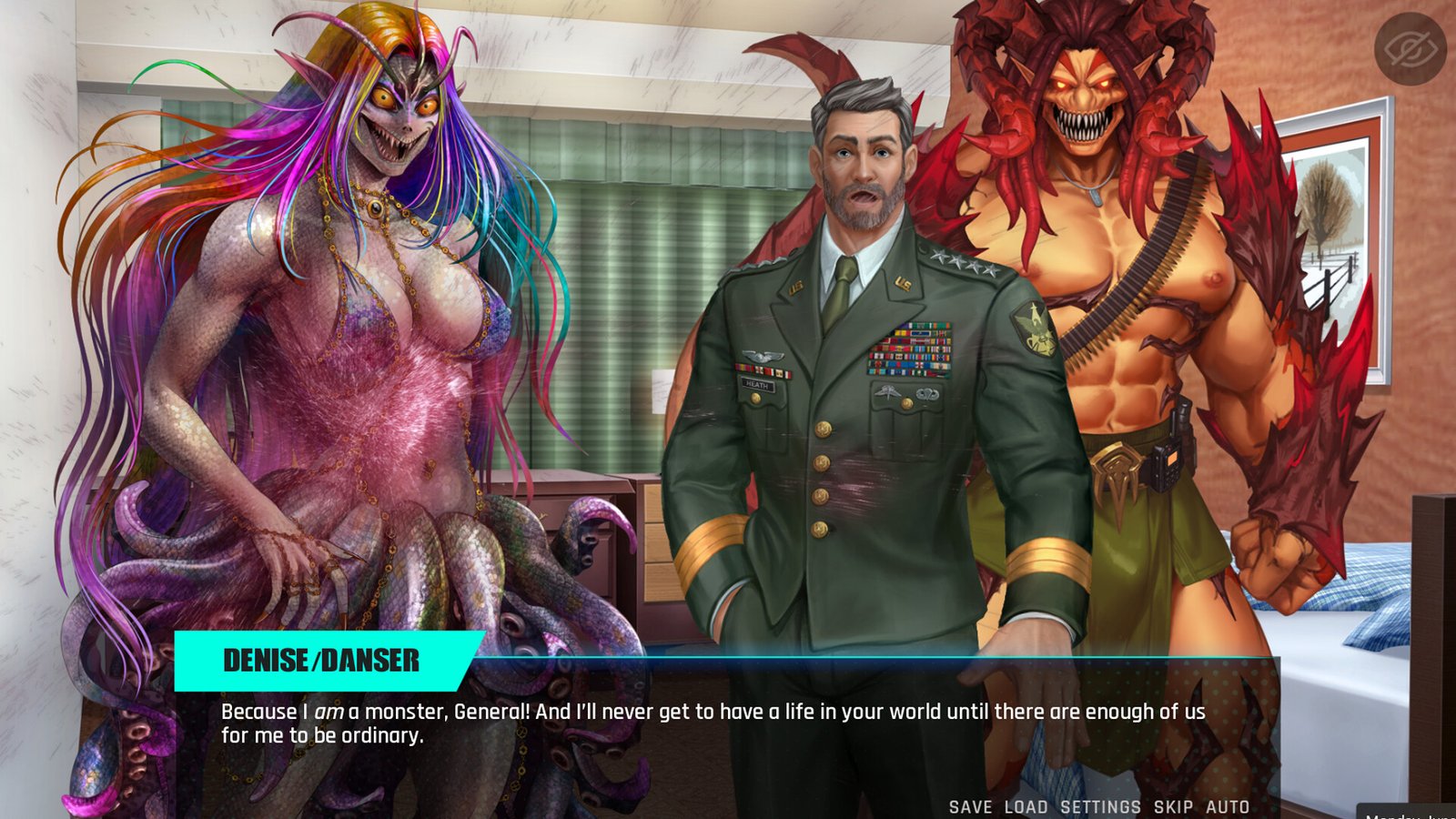The image size is (1456, 819).
Task: Click the eye icon in the top-right corner
Action: click(x=1408, y=50)
